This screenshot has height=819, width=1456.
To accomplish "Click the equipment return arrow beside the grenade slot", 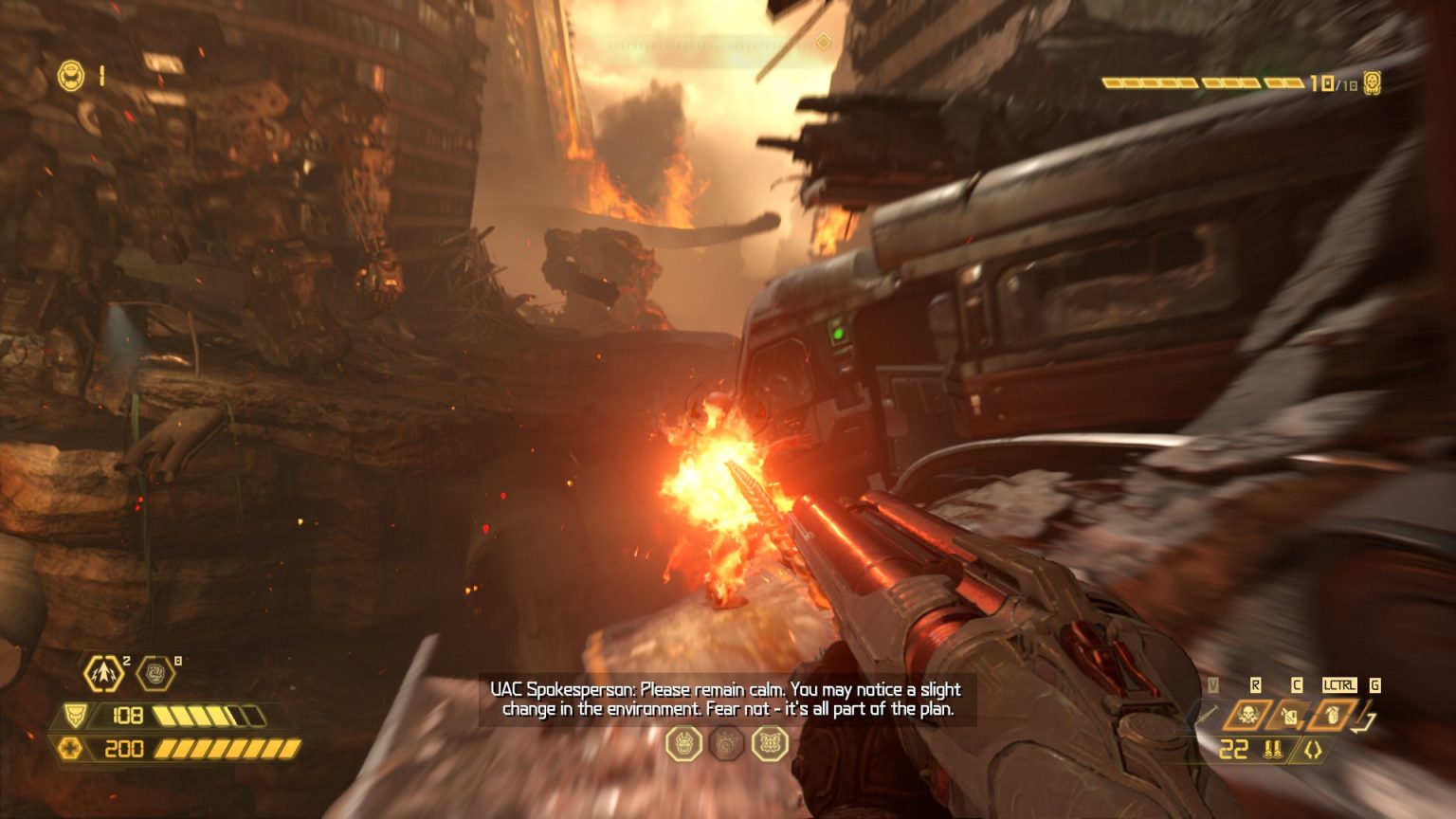I will (x=1365, y=722).
